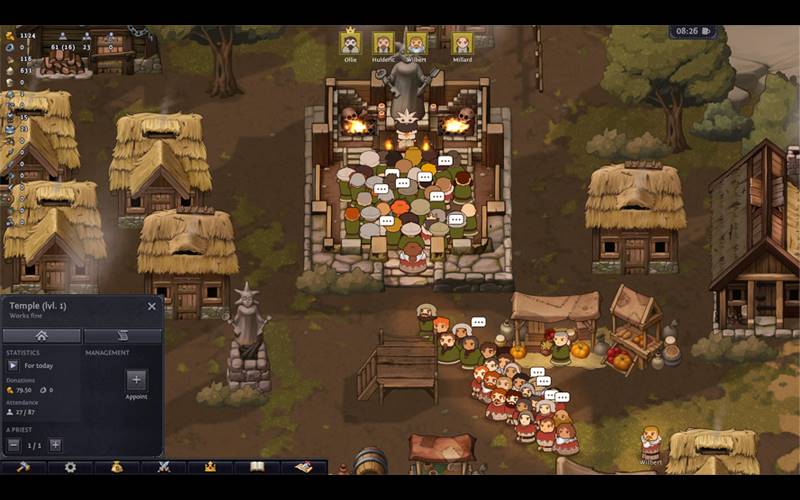This screenshot has width=800, height=500.
Task: Click the Appoint plus button
Action: click(x=137, y=380)
